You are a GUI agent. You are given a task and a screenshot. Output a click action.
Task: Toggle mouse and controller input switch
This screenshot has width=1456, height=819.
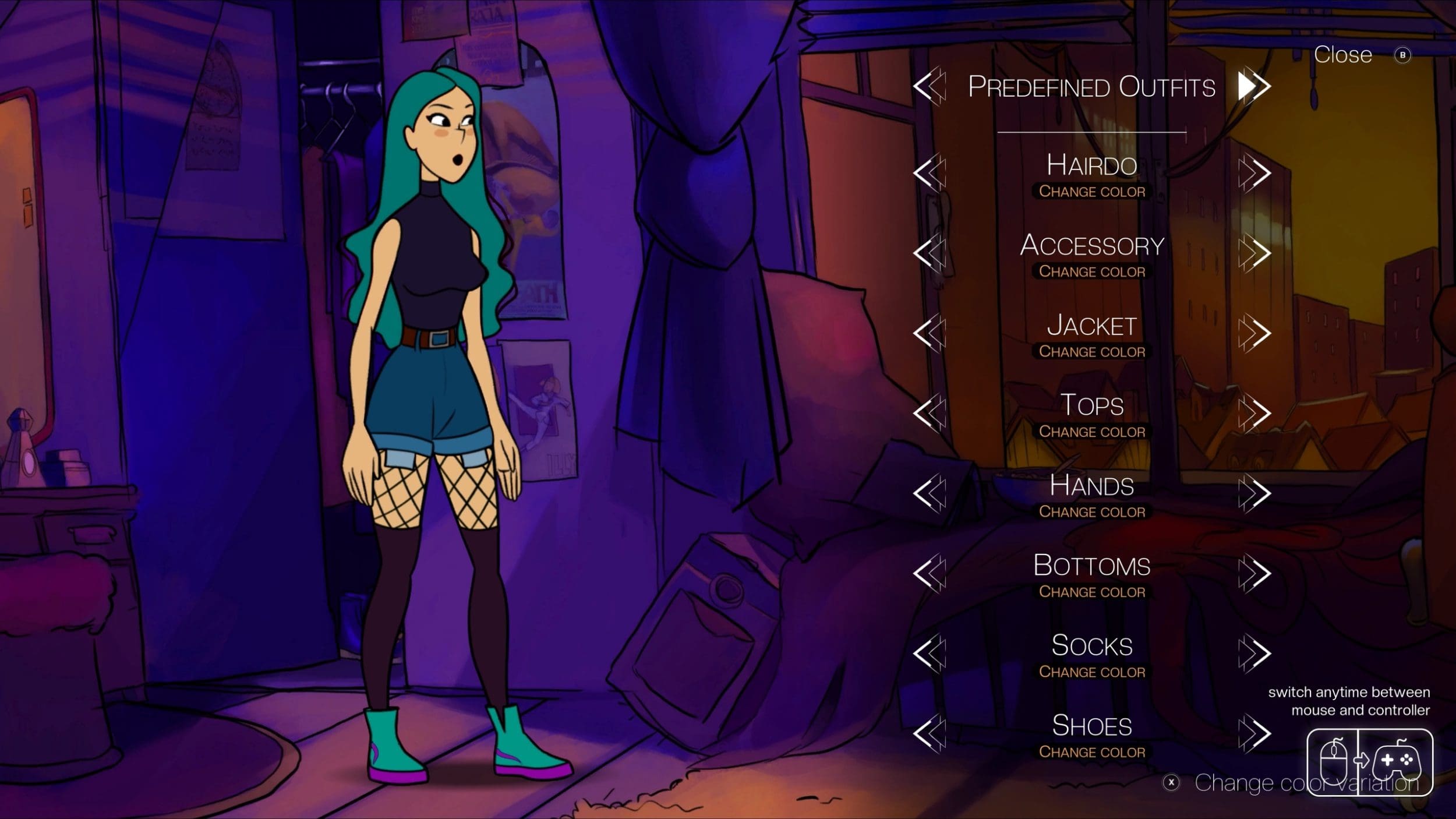[1369, 761]
